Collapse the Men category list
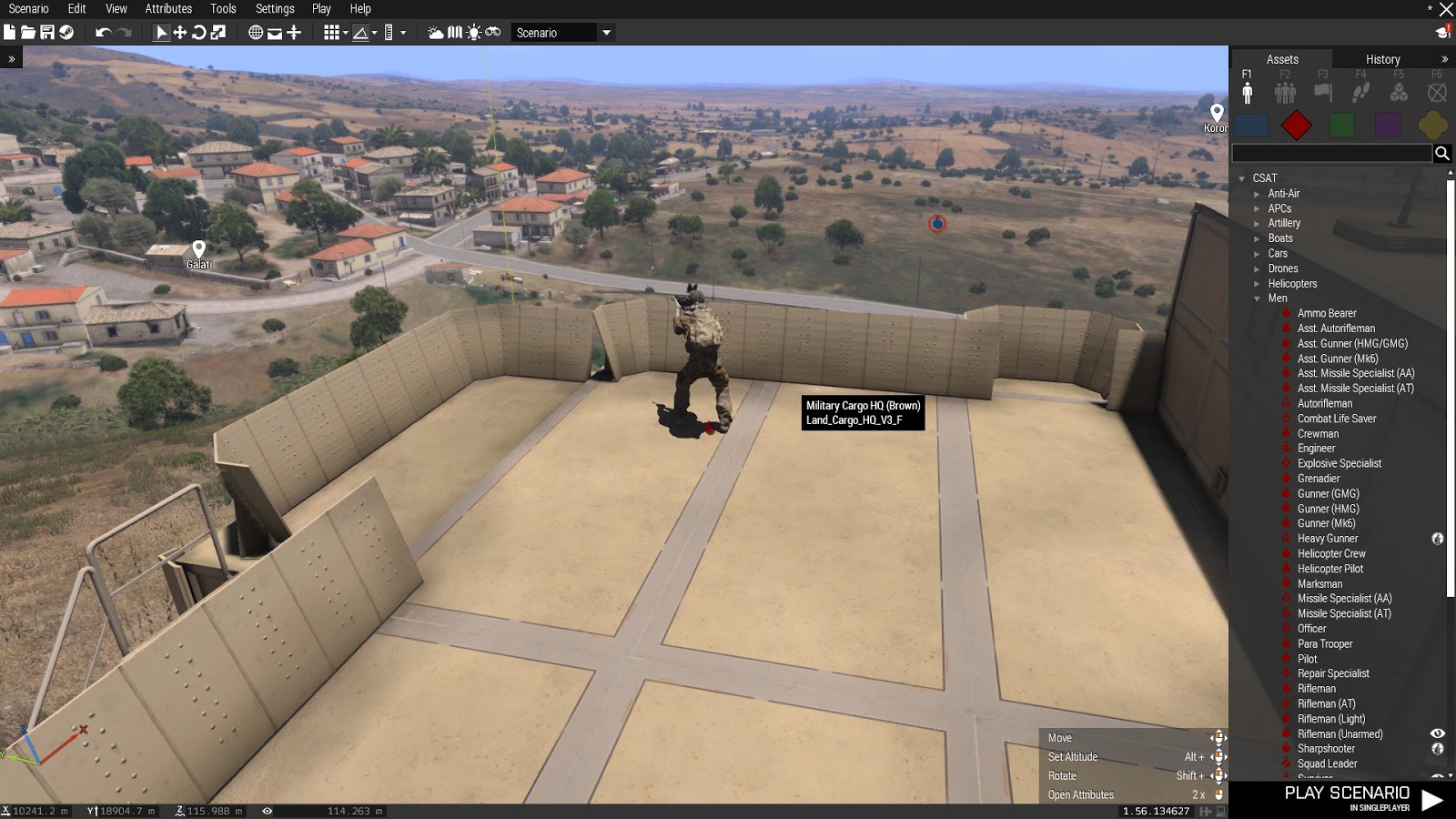 point(1259,298)
